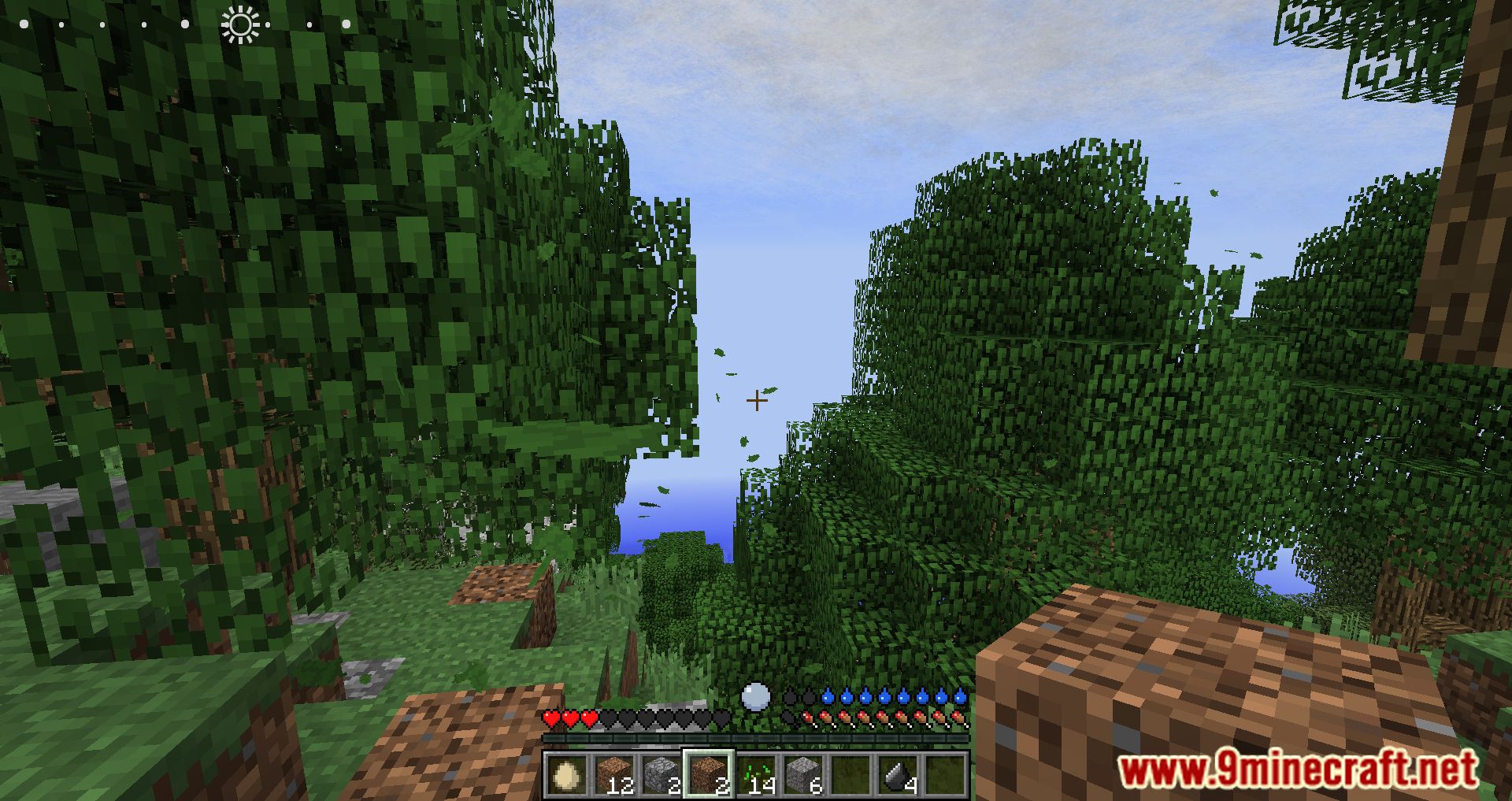Click the filled dot before the sun icon
This screenshot has height=801, width=1512.
click(x=185, y=24)
